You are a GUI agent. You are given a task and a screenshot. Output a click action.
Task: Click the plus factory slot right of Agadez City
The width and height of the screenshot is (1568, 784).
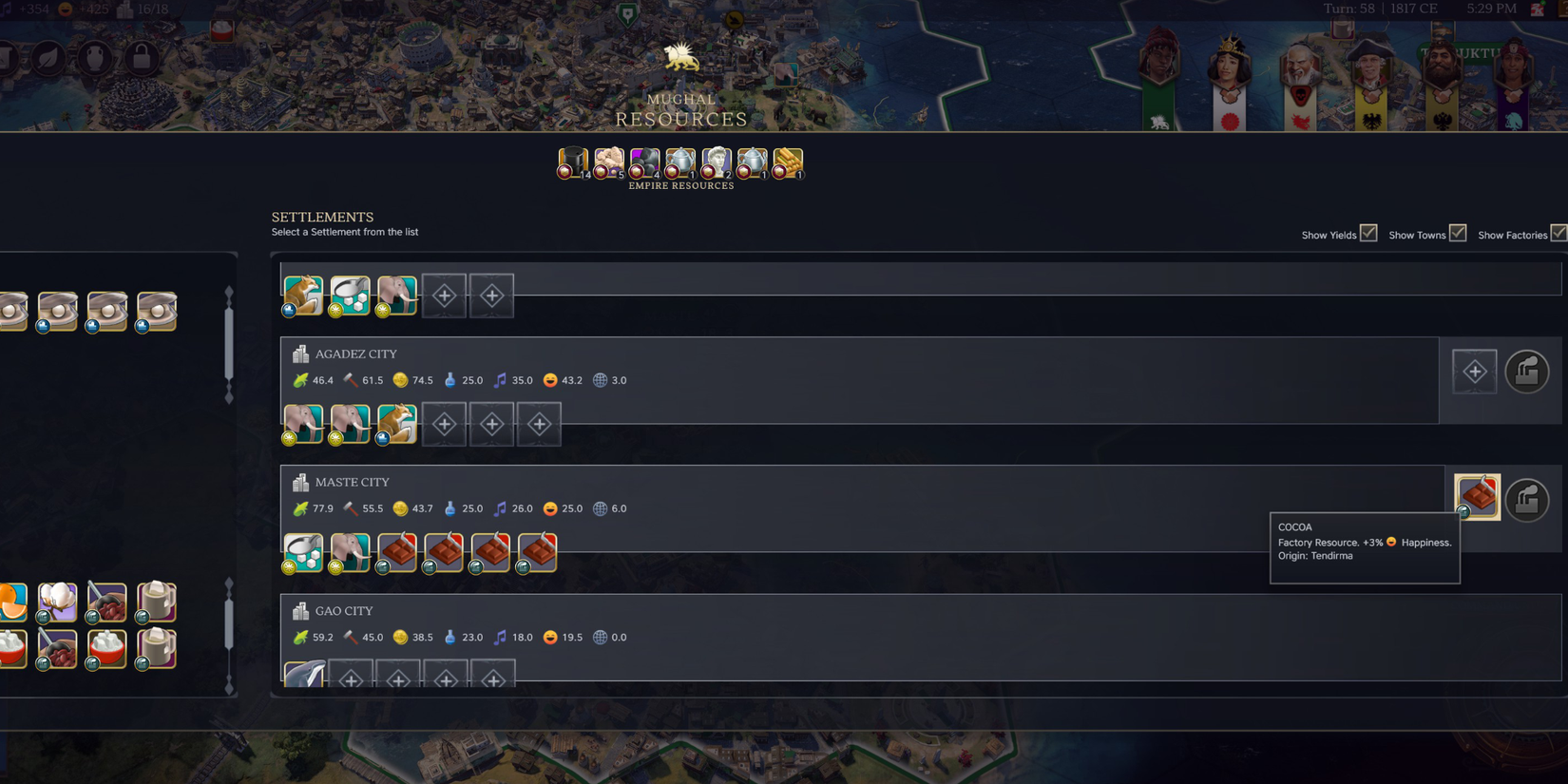click(x=1474, y=371)
